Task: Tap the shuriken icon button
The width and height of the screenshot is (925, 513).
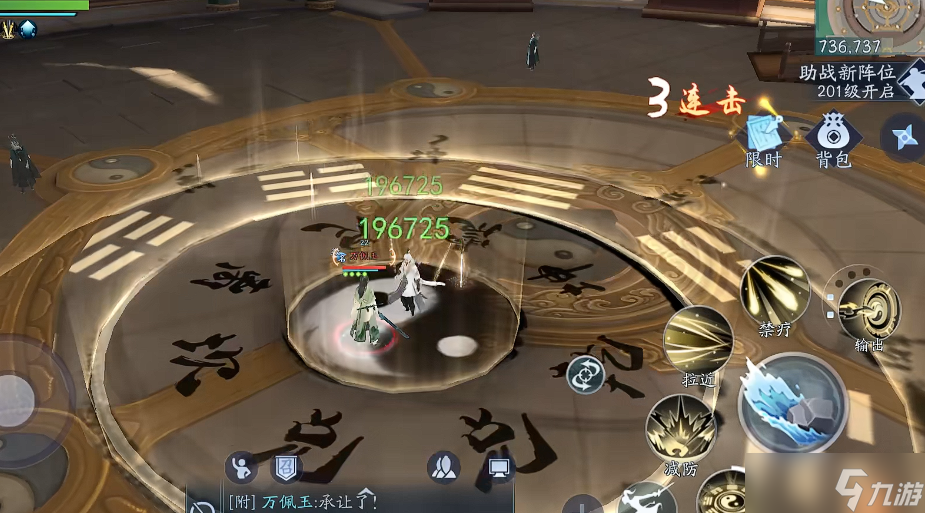Action: tap(905, 137)
